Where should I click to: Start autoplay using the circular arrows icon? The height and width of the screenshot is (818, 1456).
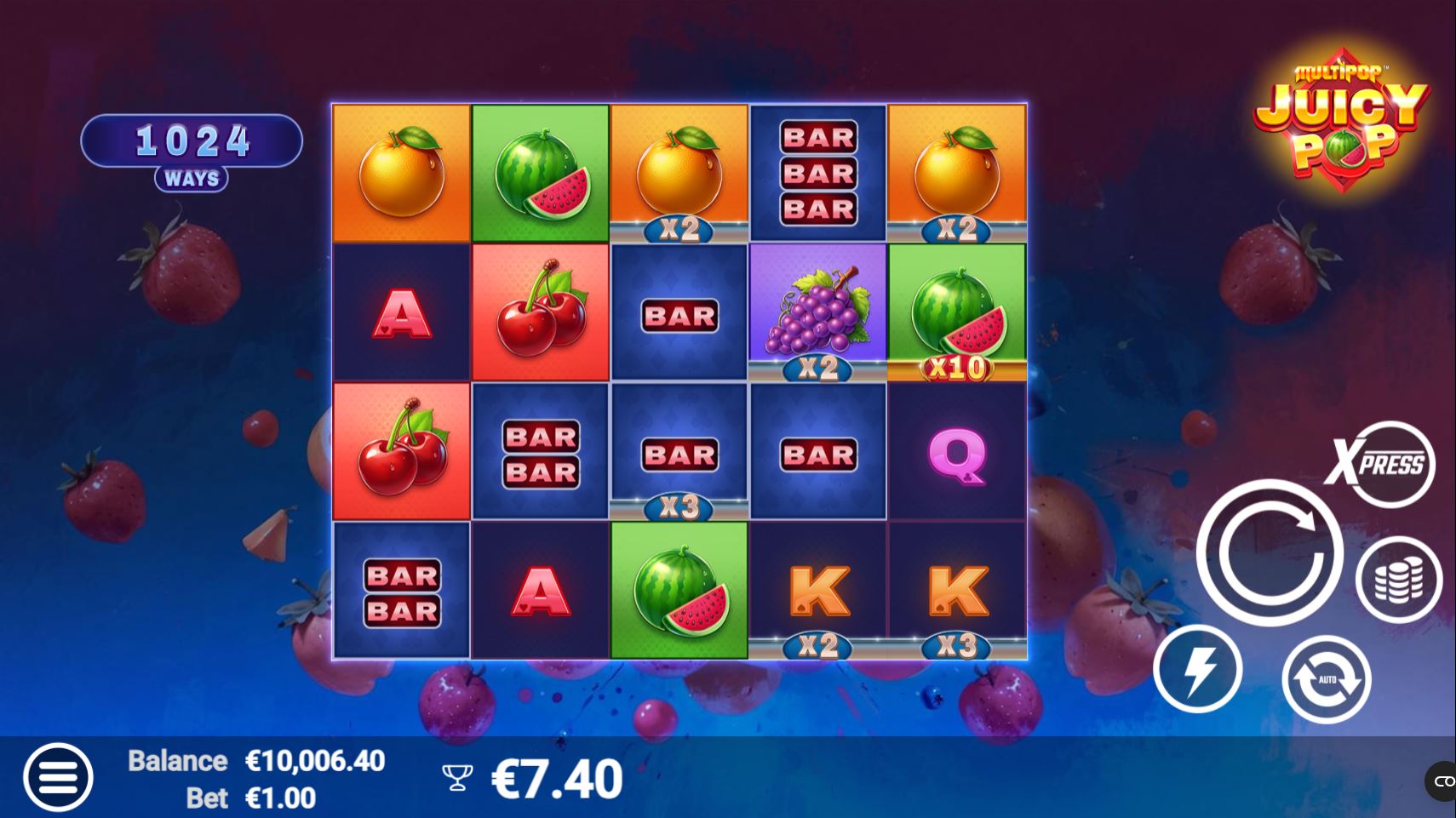point(1325,681)
